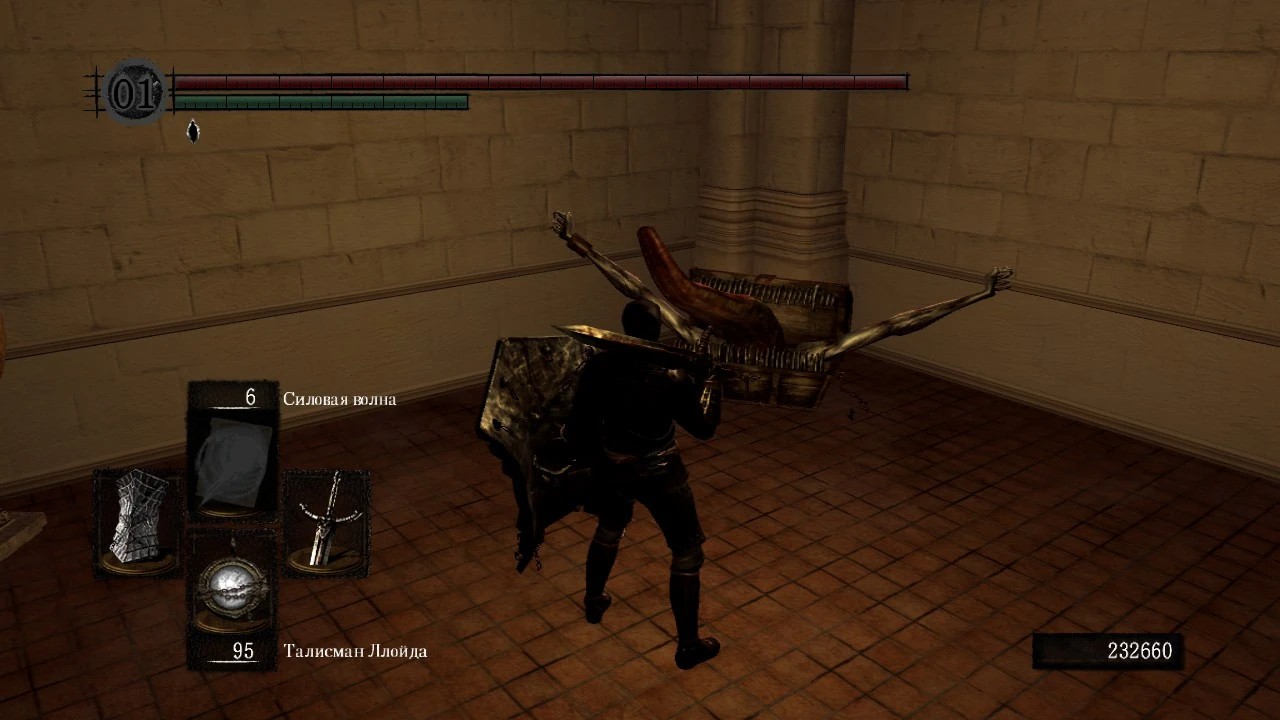Choose the right-hand greatsword slot
Screen dimensions: 1280x720
pos(327,521)
